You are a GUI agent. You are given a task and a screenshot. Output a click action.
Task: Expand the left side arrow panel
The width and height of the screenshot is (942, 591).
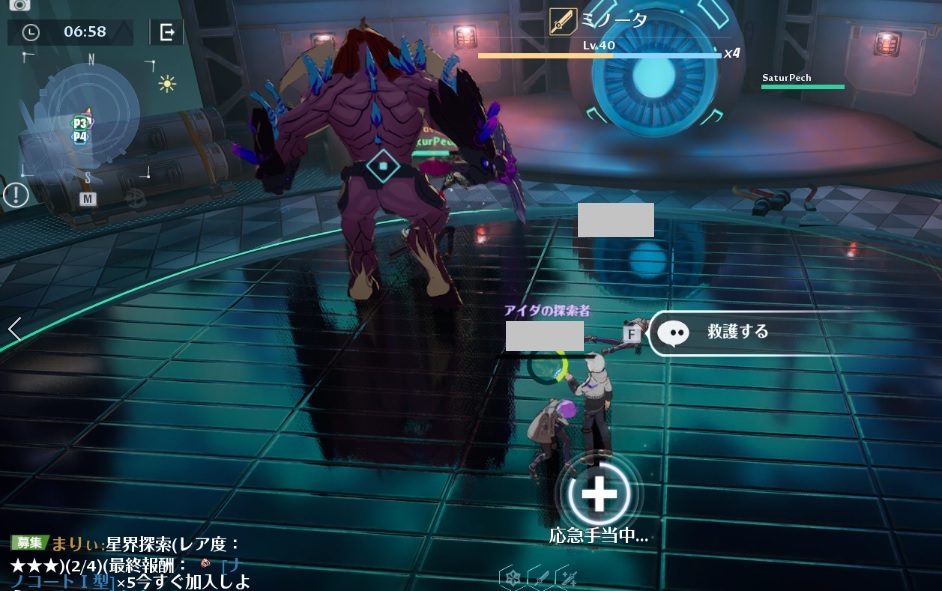click(14, 329)
